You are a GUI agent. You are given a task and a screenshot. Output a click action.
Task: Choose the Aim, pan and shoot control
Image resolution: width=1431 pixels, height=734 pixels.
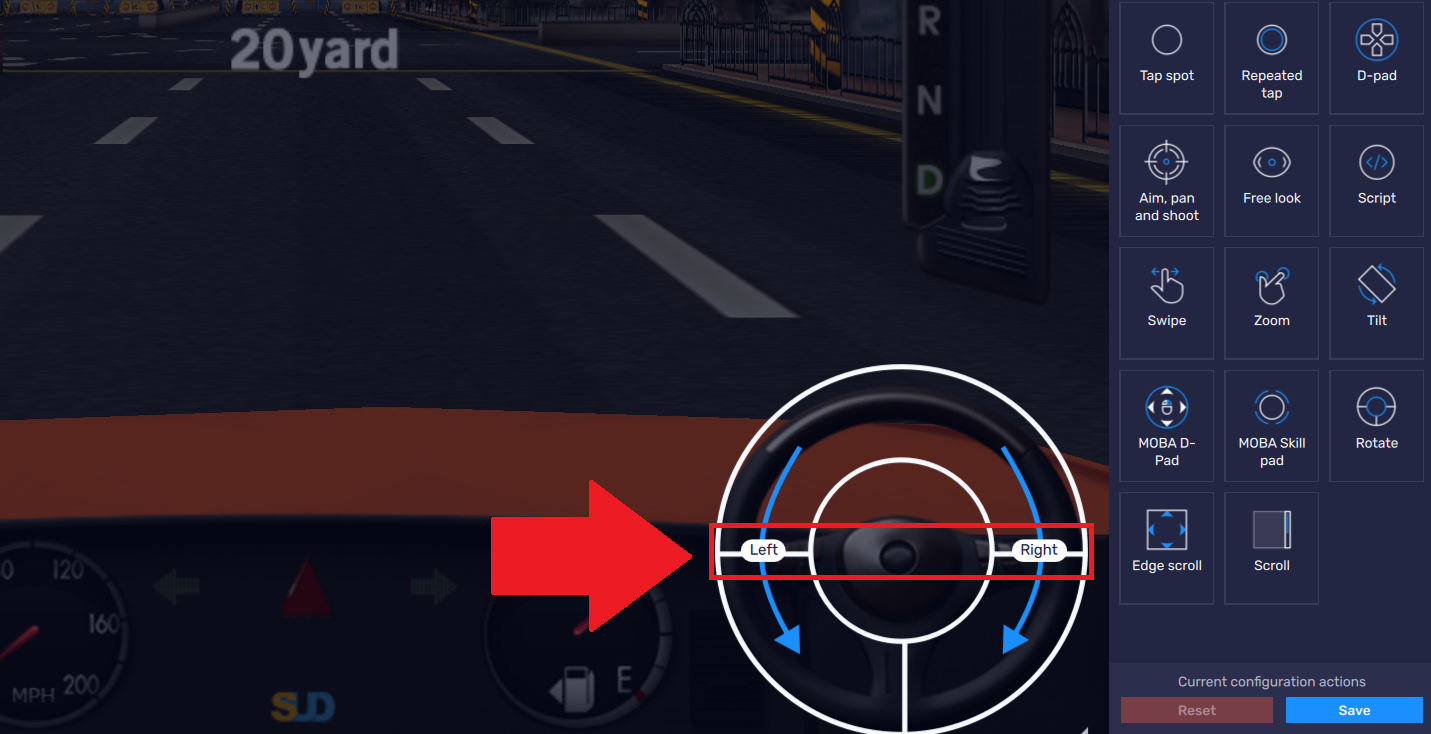(1166, 181)
